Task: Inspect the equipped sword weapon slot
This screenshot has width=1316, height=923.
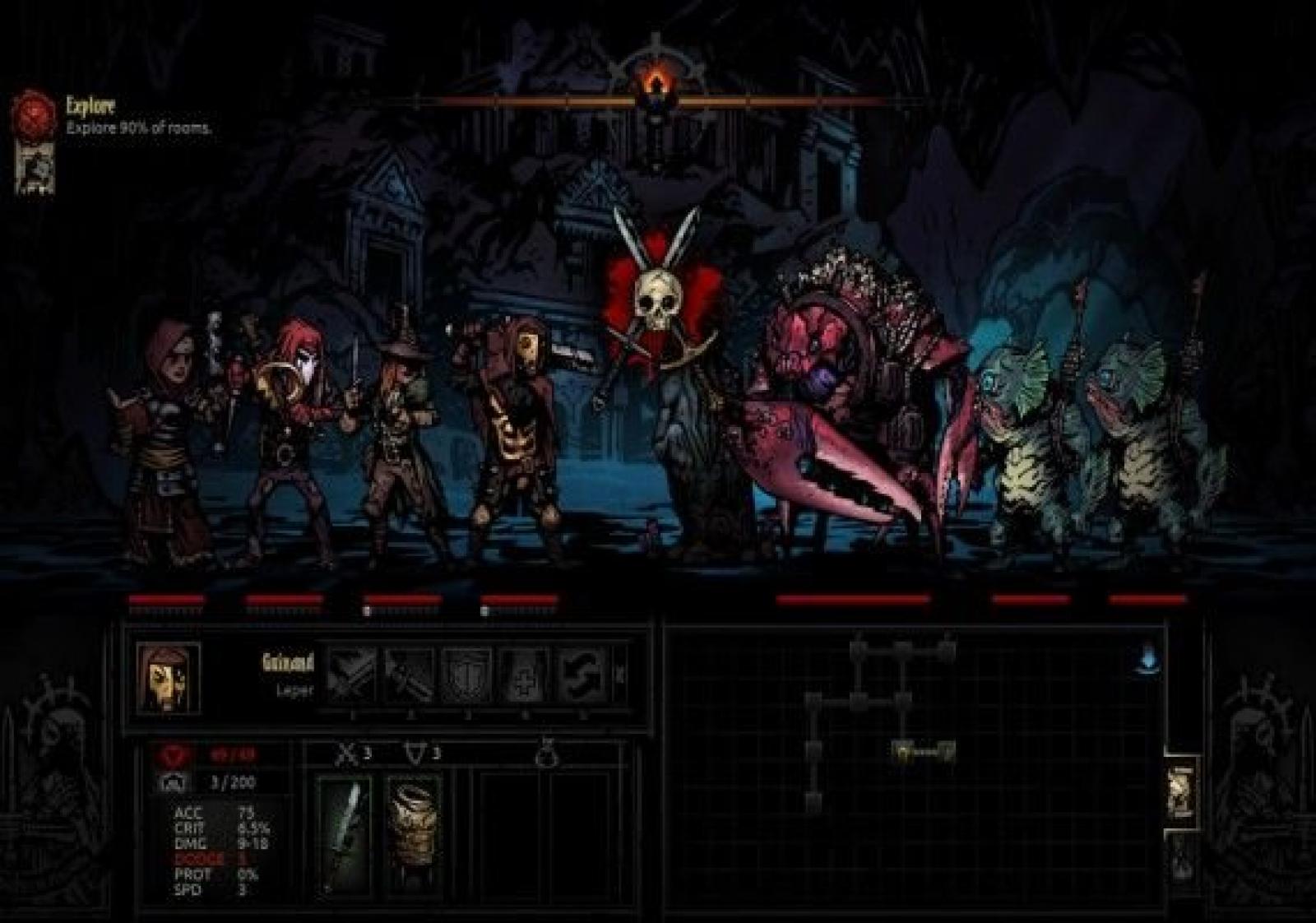Action: pos(344,831)
